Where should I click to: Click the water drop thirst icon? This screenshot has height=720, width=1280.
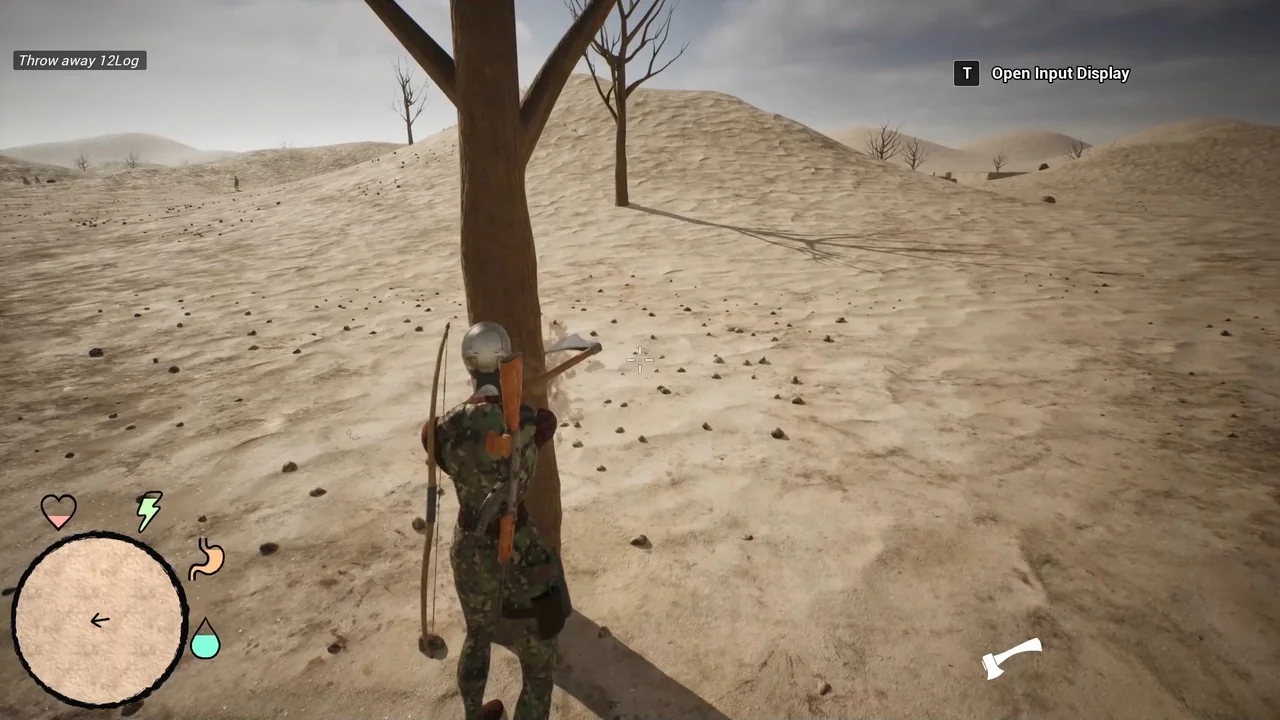point(205,639)
